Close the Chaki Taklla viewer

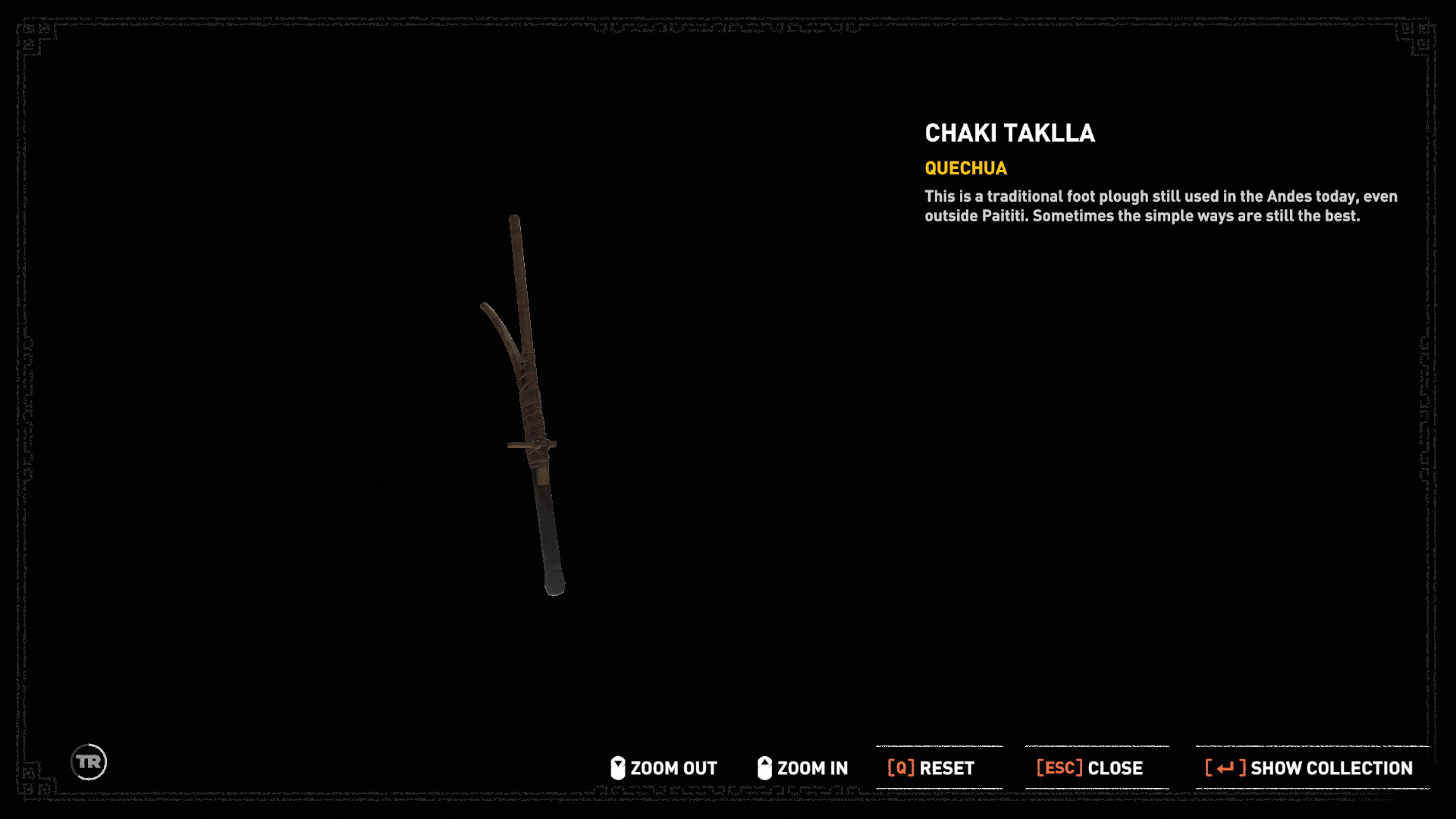[x=1089, y=768]
